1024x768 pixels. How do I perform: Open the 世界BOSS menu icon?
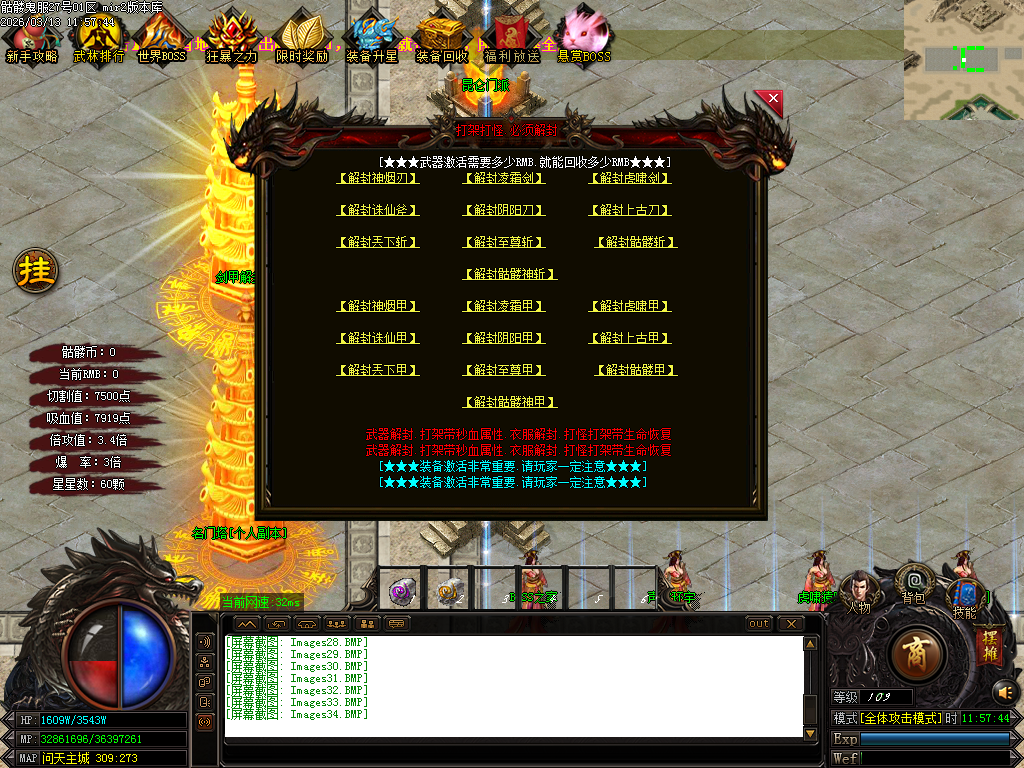tap(162, 39)
